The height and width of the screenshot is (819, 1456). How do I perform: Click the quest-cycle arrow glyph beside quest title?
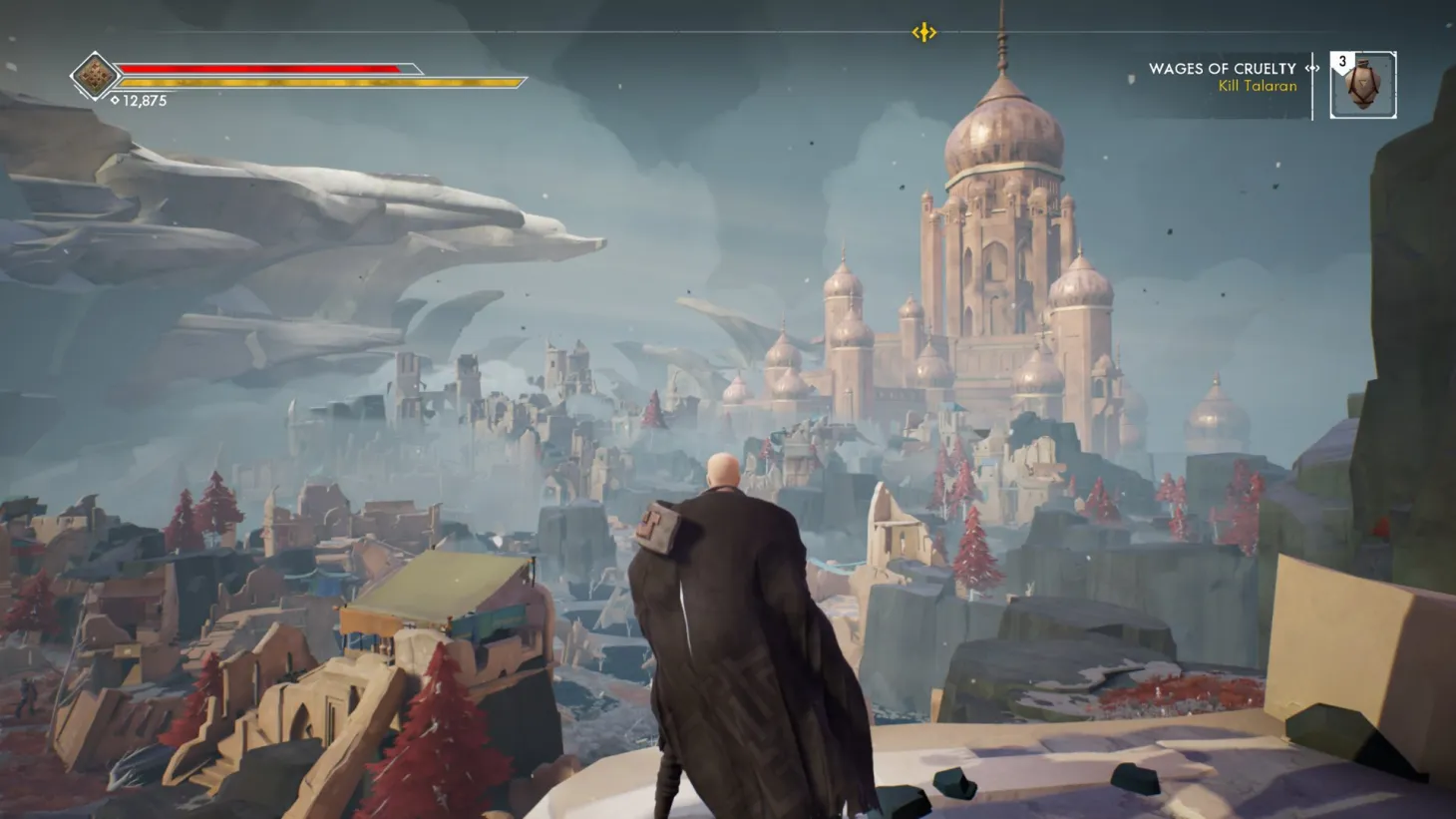coord(1310,69)
